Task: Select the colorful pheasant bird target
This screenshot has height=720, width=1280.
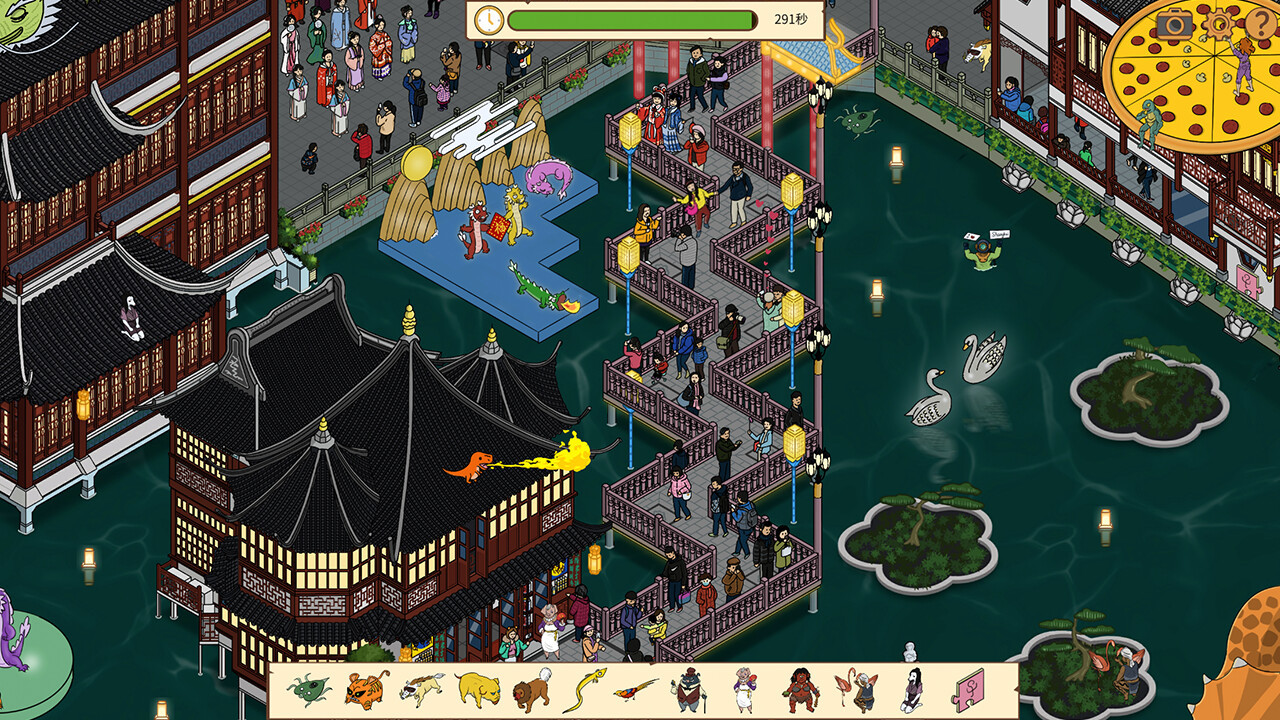Action: (x=637, y=690)
